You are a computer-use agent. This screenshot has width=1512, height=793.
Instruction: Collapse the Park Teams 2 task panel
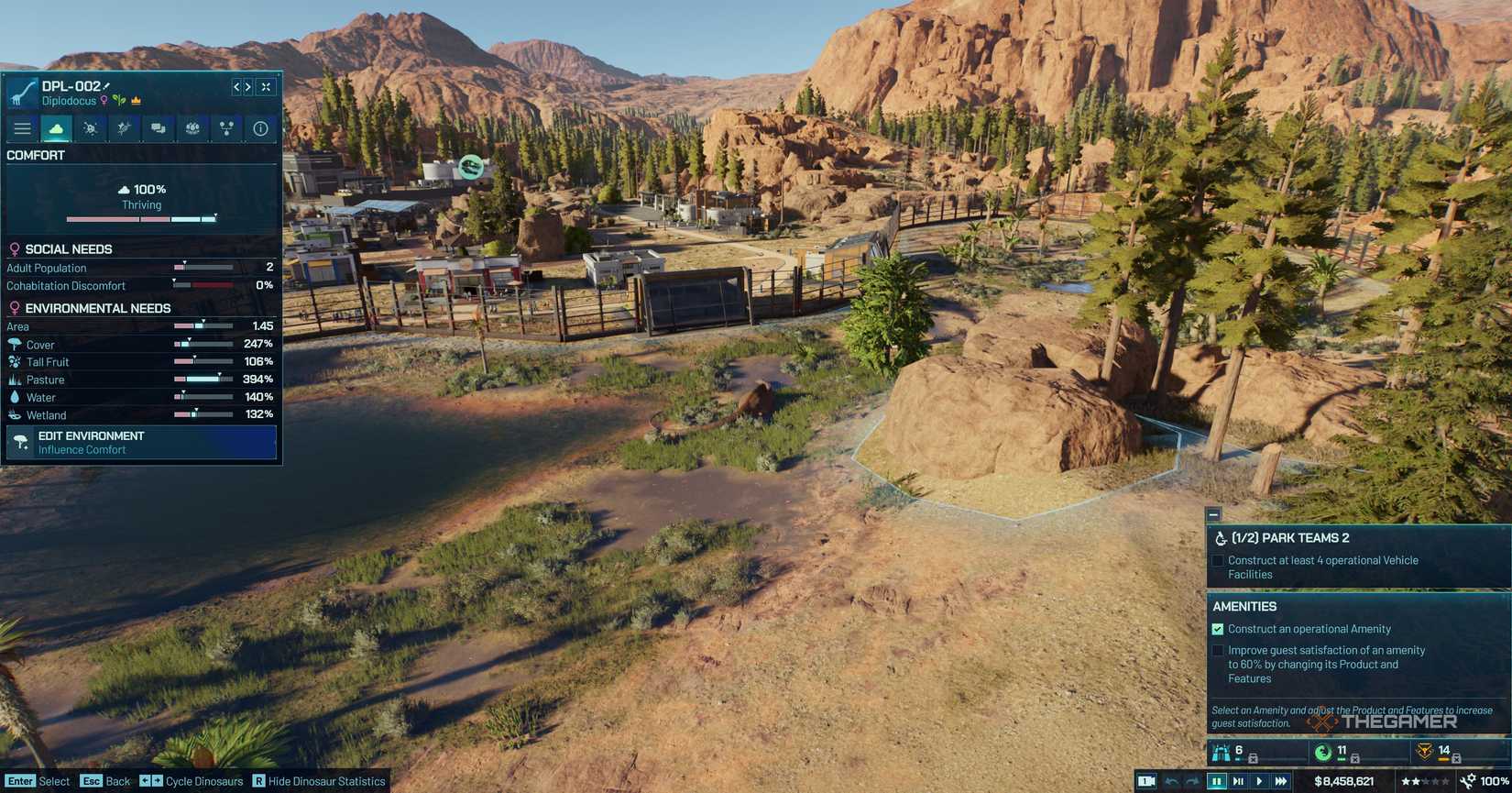pos(1213,514)
